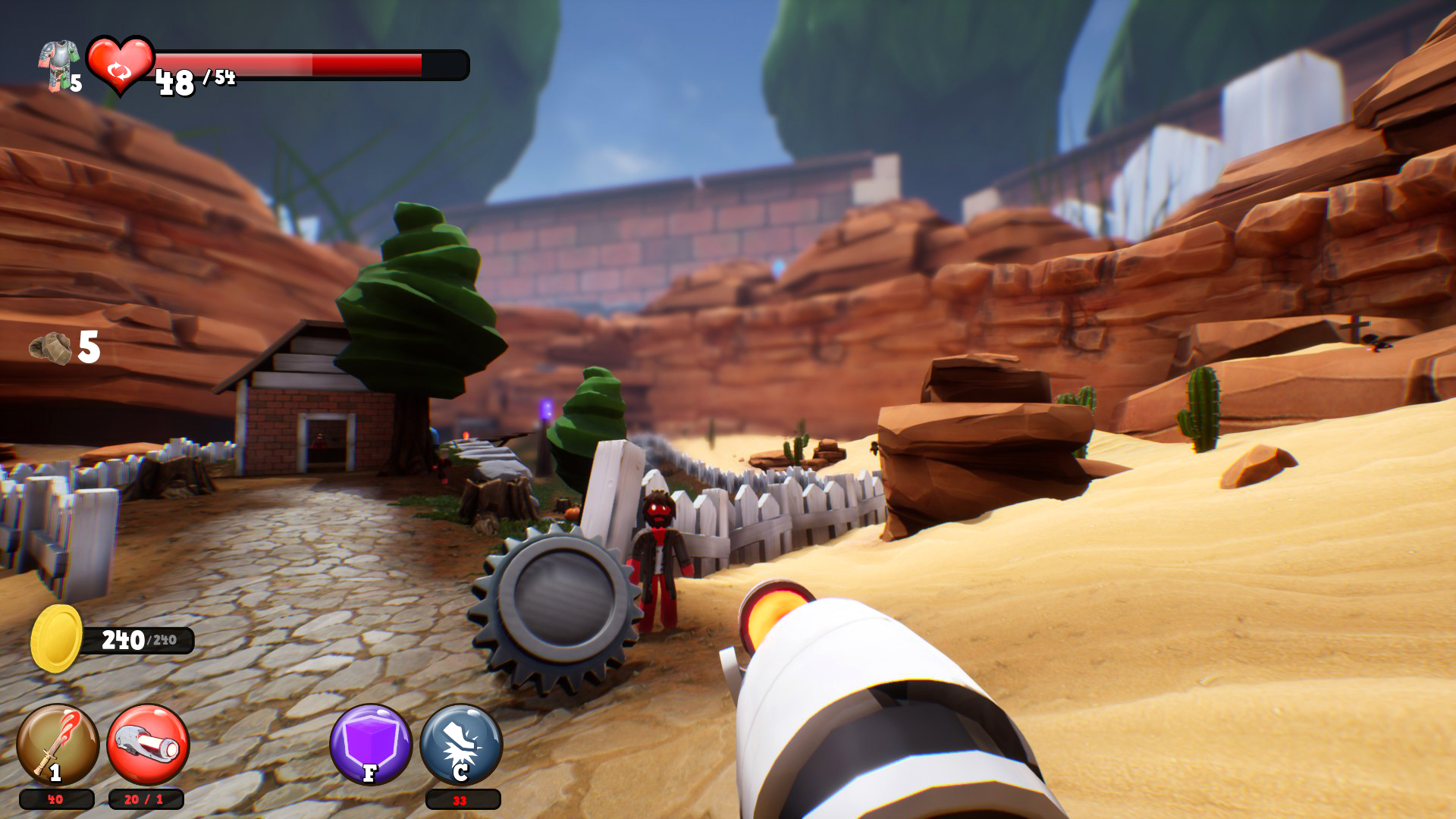This screenshot has height=819, width=1456.
Task: Activate the purple cube ability
Action: 371,745
